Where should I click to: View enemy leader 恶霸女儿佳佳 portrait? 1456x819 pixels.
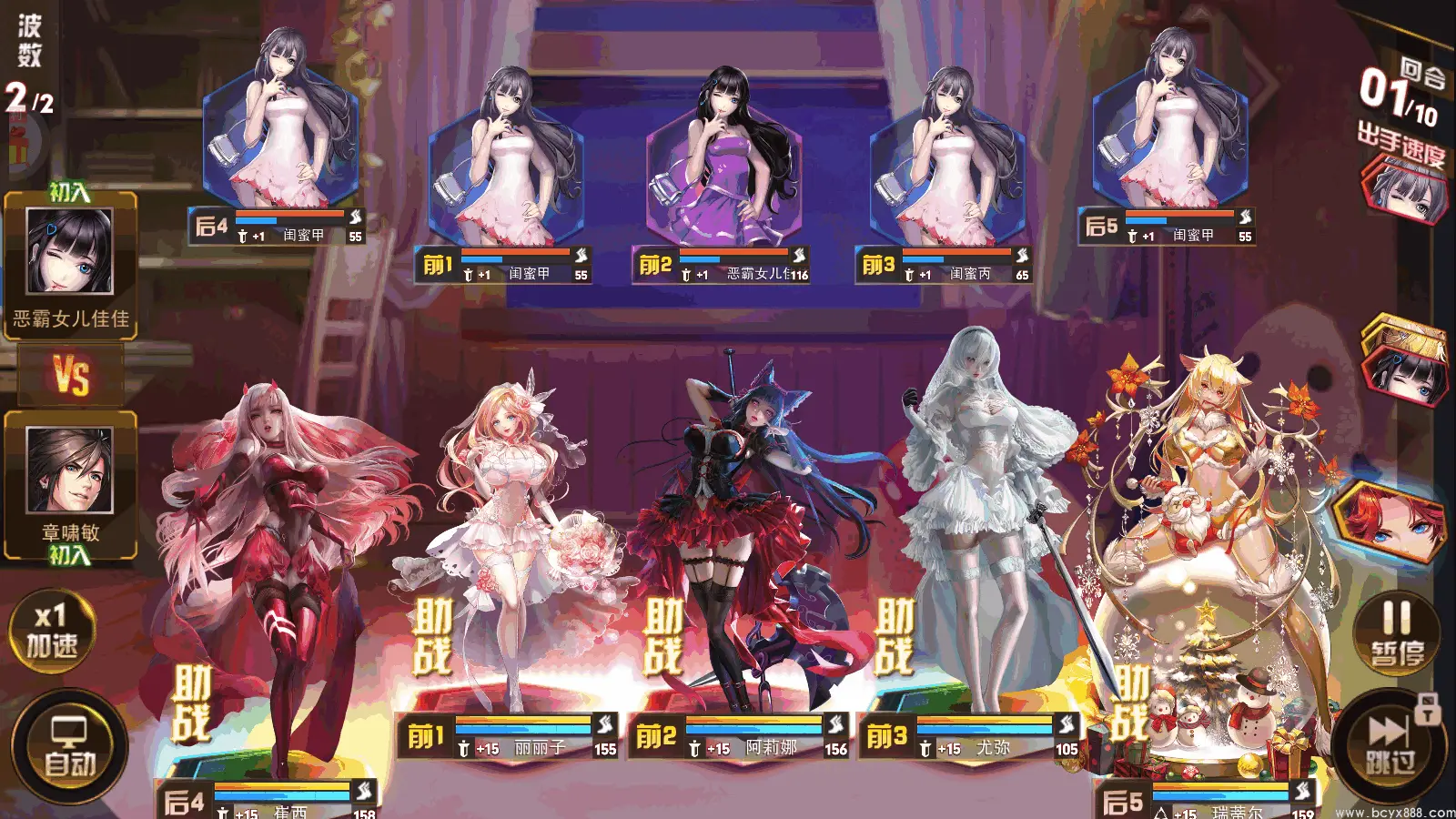pyautogui.click(x=70, y=252)
